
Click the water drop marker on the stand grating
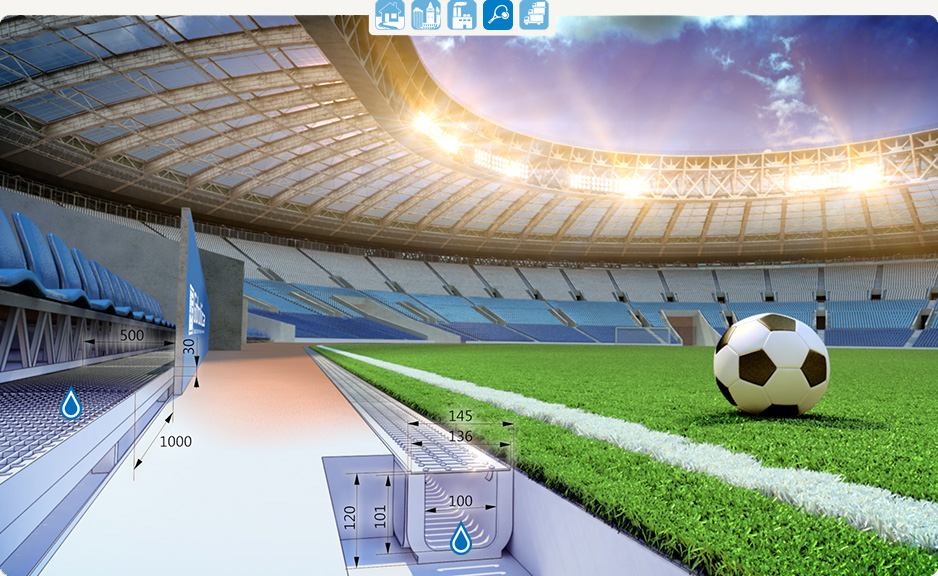pyautogui.click(x=71, y=404)
